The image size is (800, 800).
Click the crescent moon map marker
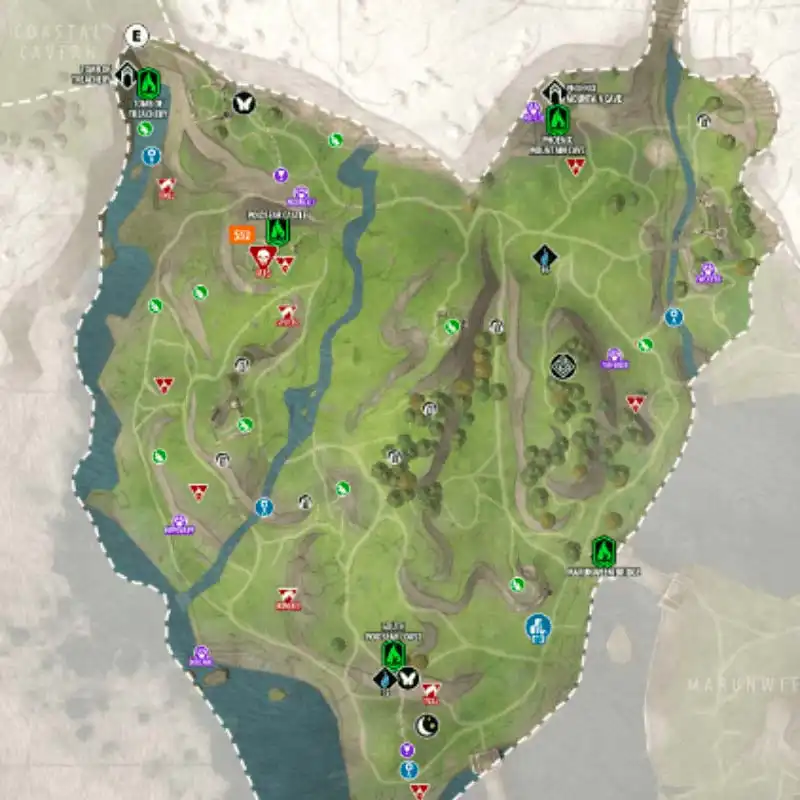pyautogui.click(x=426, y=724)
